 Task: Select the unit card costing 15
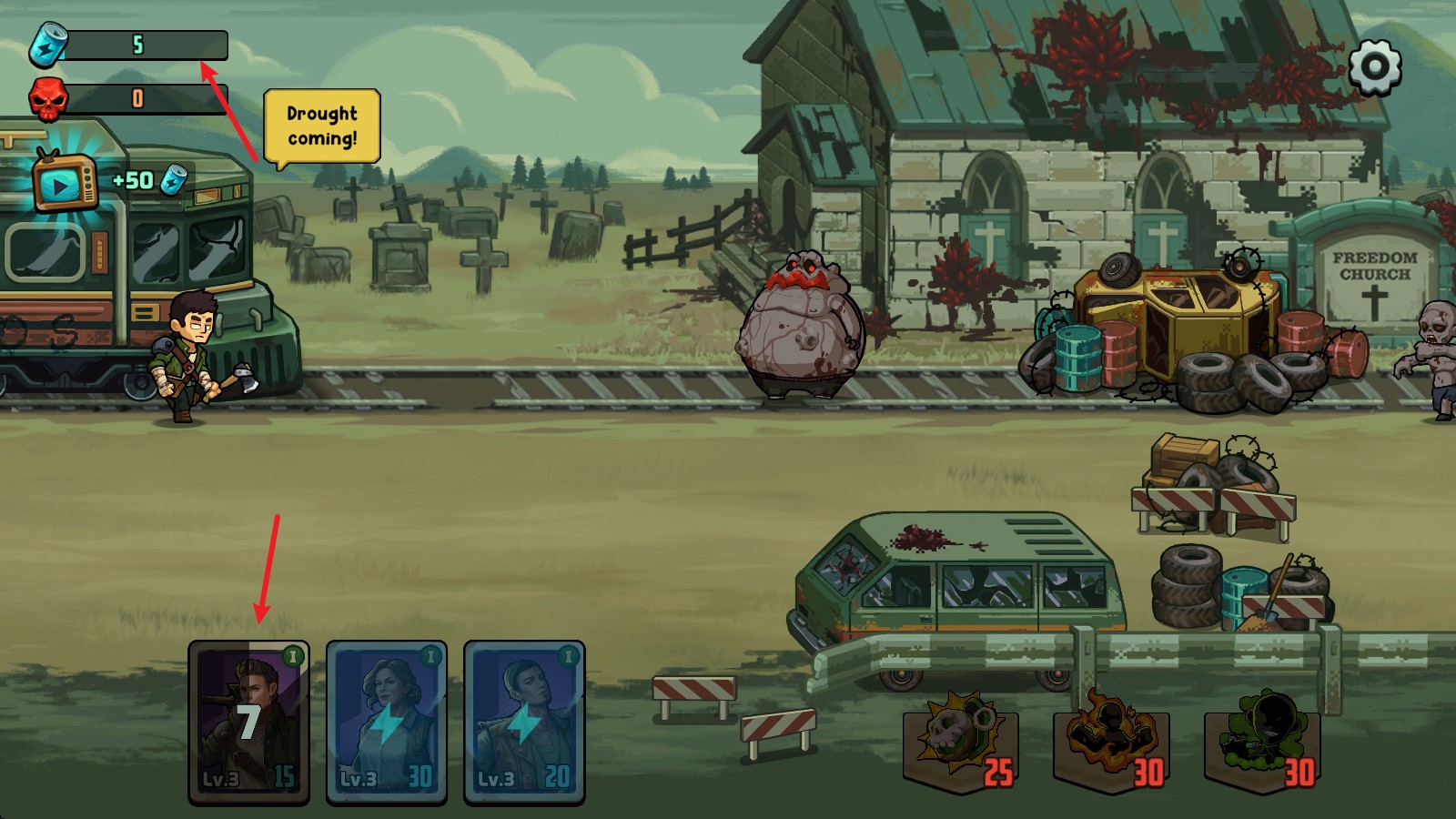tap(248, 723)
